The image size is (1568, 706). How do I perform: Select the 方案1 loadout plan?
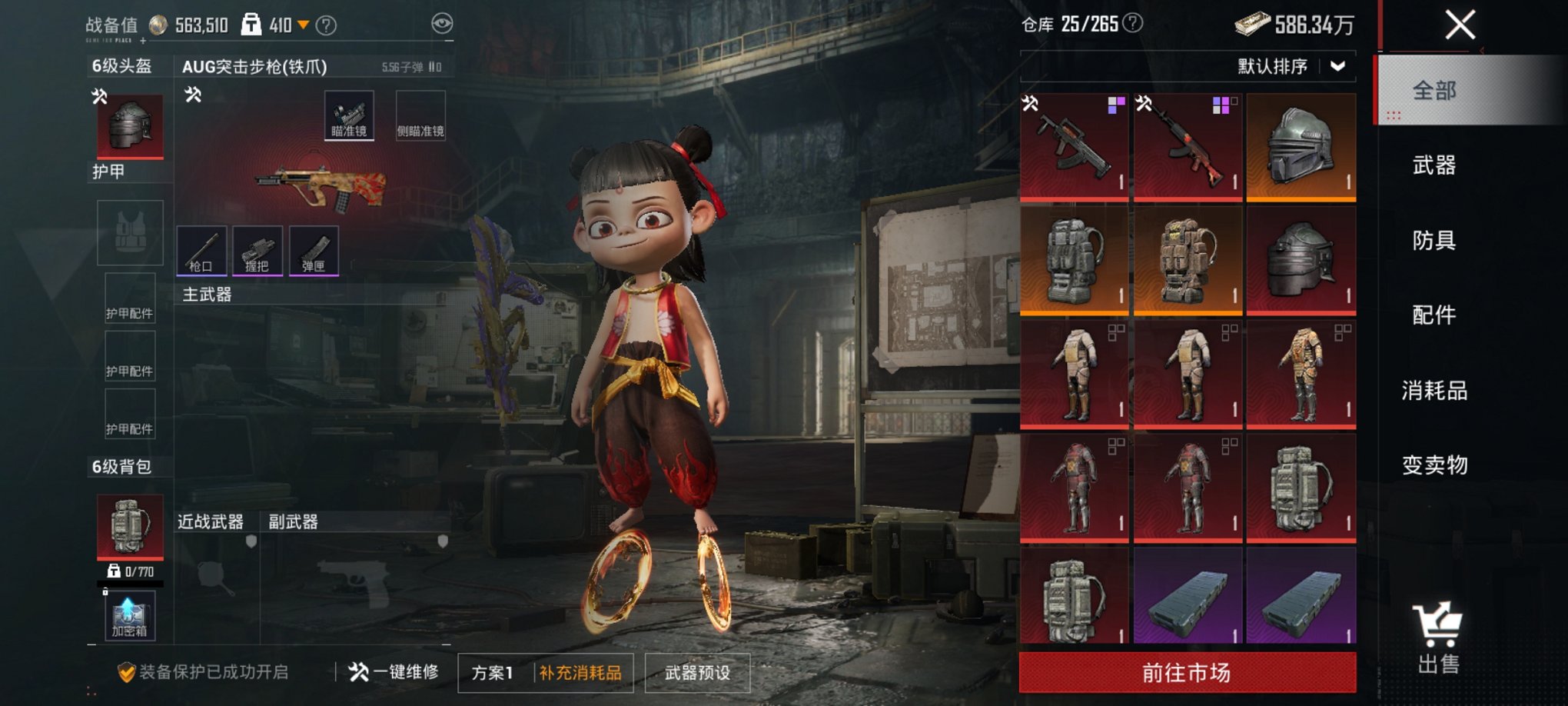pyautogui.click(x=492, y=673)
